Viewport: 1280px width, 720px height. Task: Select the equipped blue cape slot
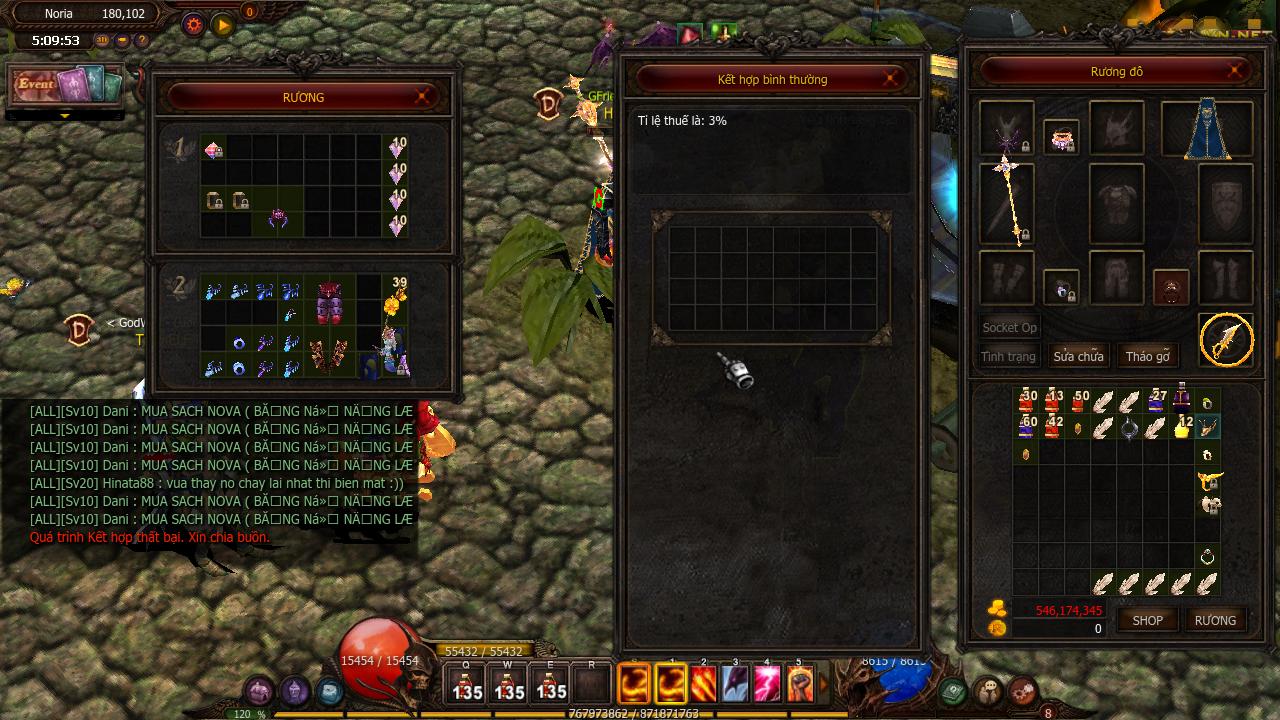coord(1206,129)
